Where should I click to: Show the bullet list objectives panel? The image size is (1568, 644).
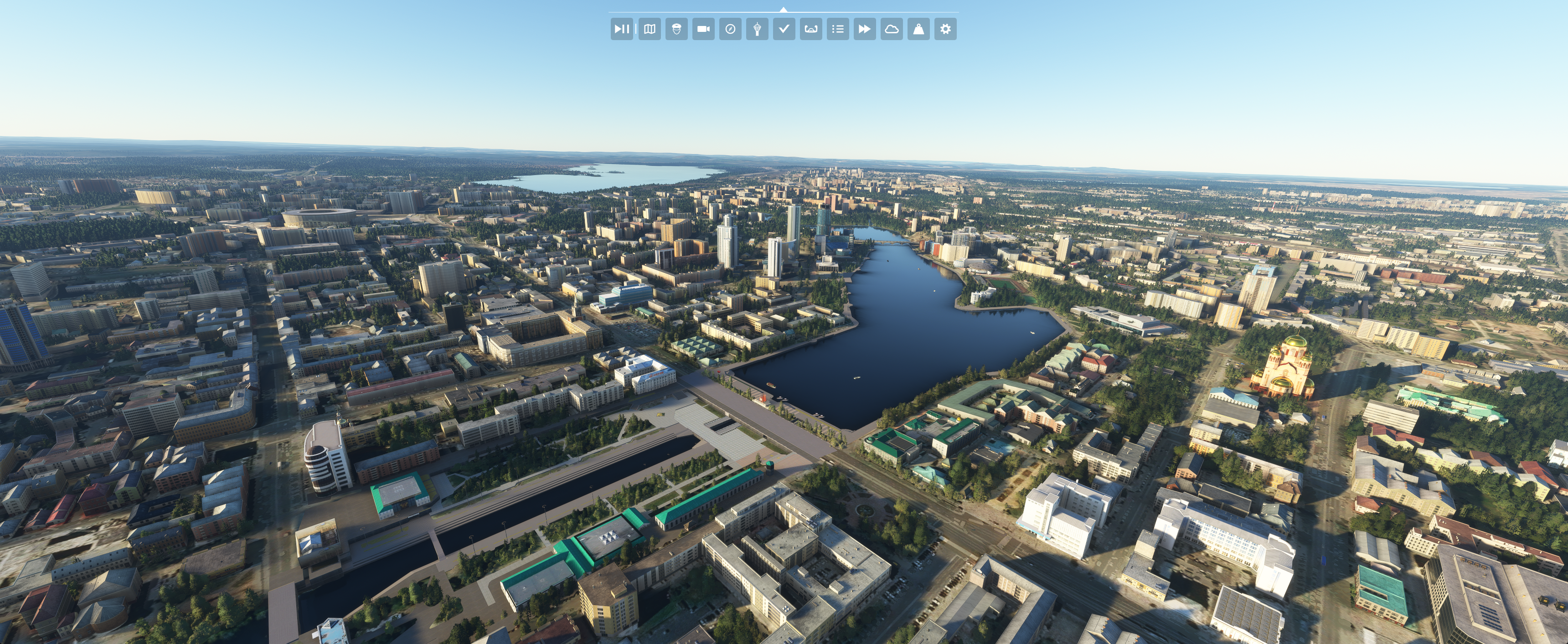click(838, 29)
